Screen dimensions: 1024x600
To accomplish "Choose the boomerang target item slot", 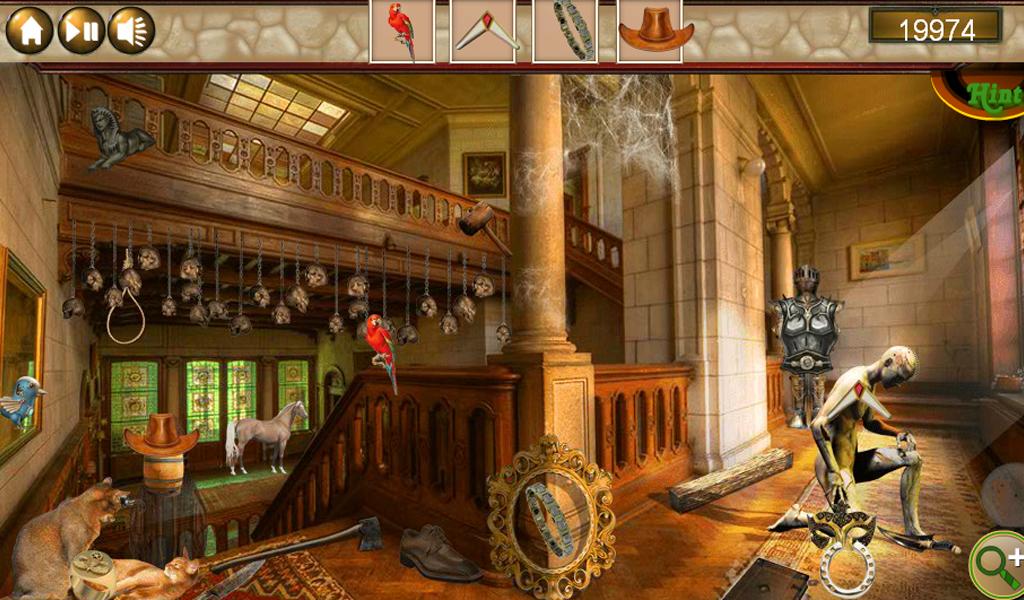I will (x=483, y=31).
